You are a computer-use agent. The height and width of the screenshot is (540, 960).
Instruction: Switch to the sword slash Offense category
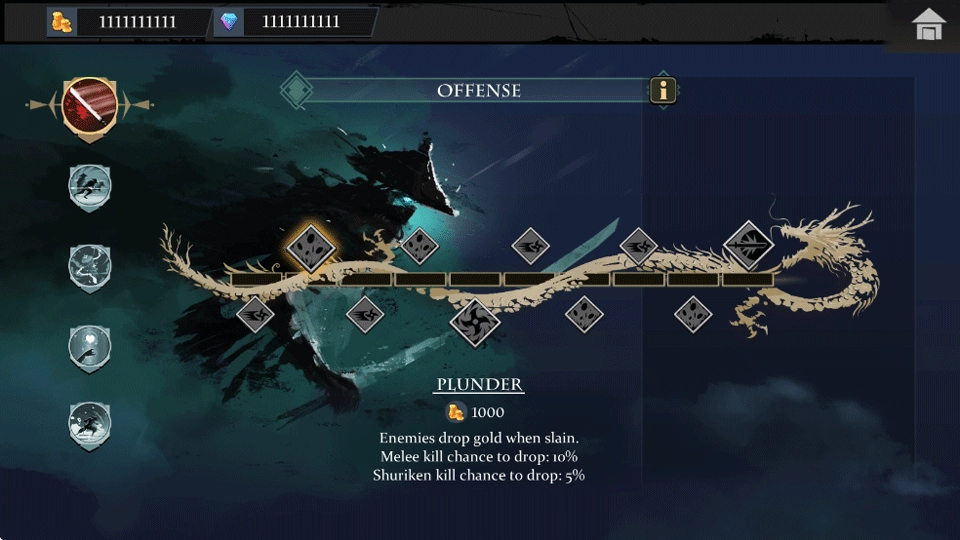[90, 104]
